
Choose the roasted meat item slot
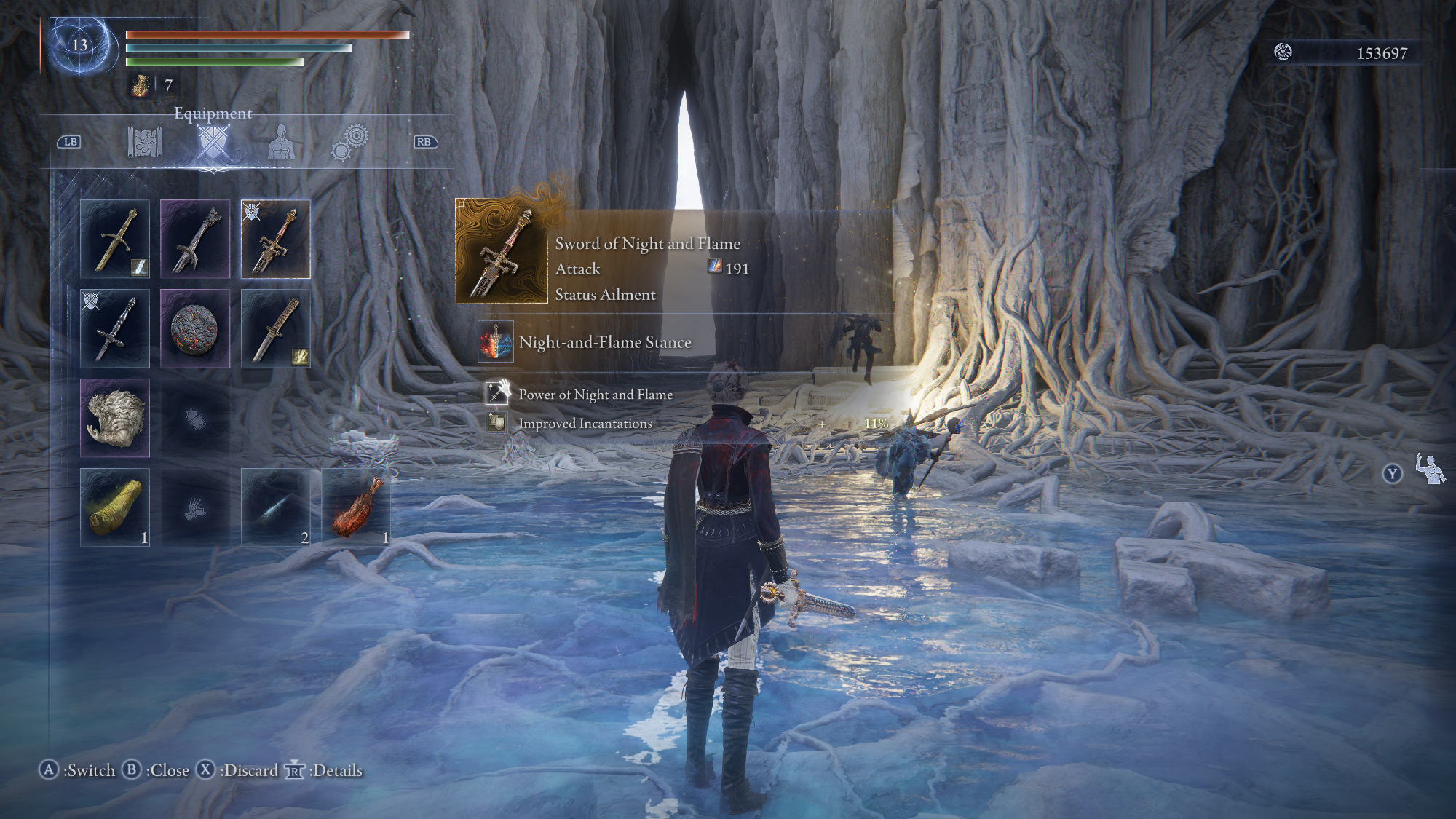[356, 507]
